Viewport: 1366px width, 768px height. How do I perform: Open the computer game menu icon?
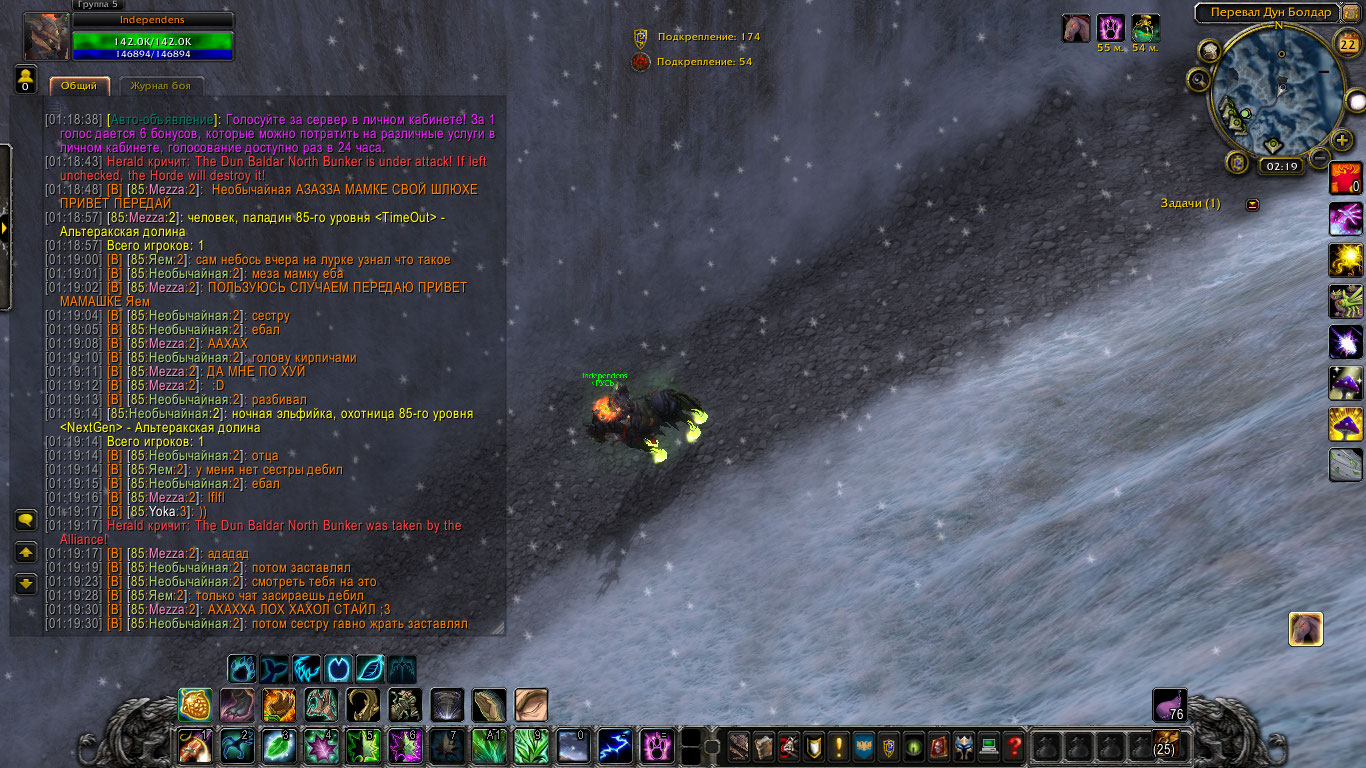click(989, 745)
